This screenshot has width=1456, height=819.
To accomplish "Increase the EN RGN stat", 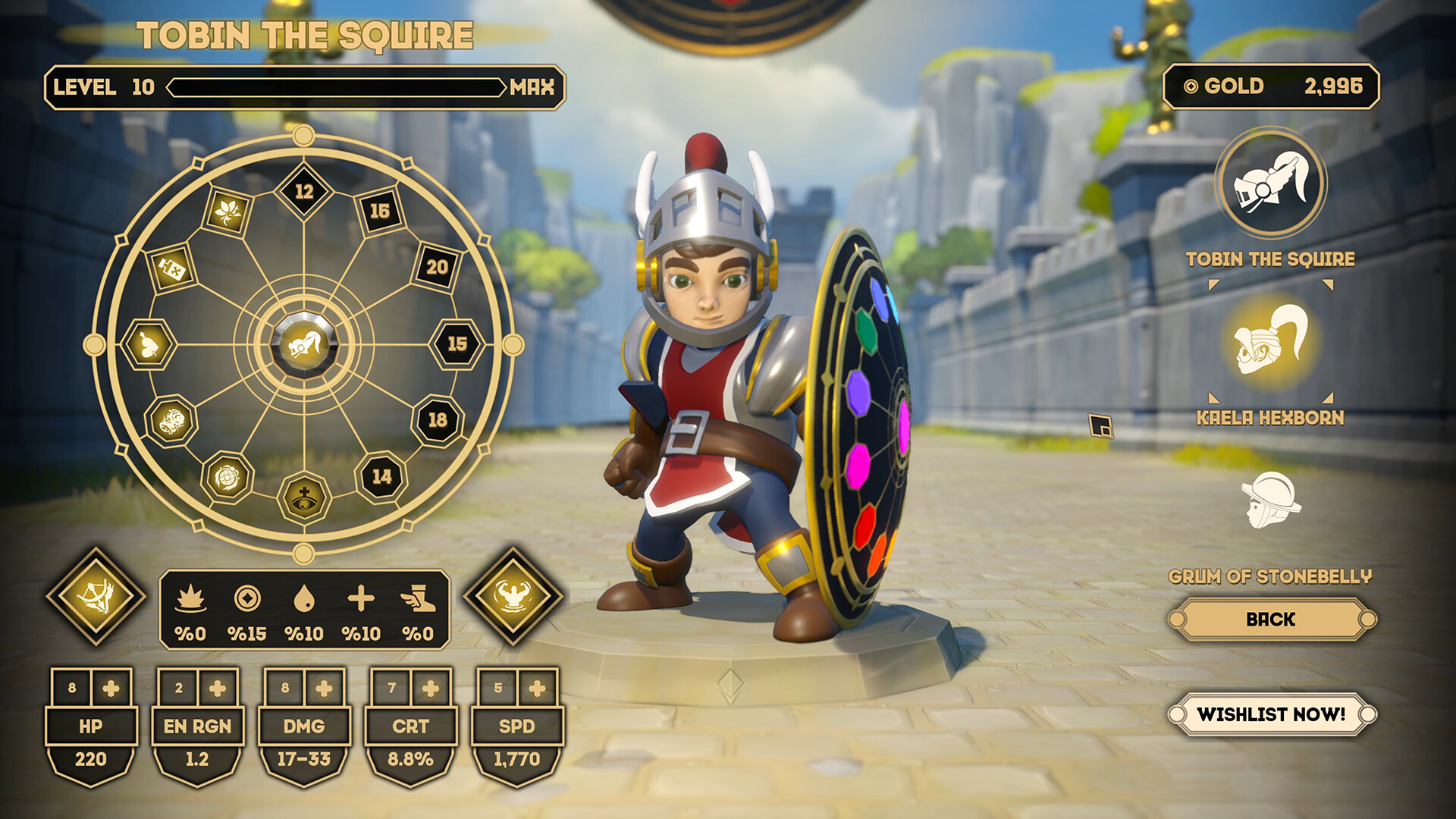I will click(218, 689).
